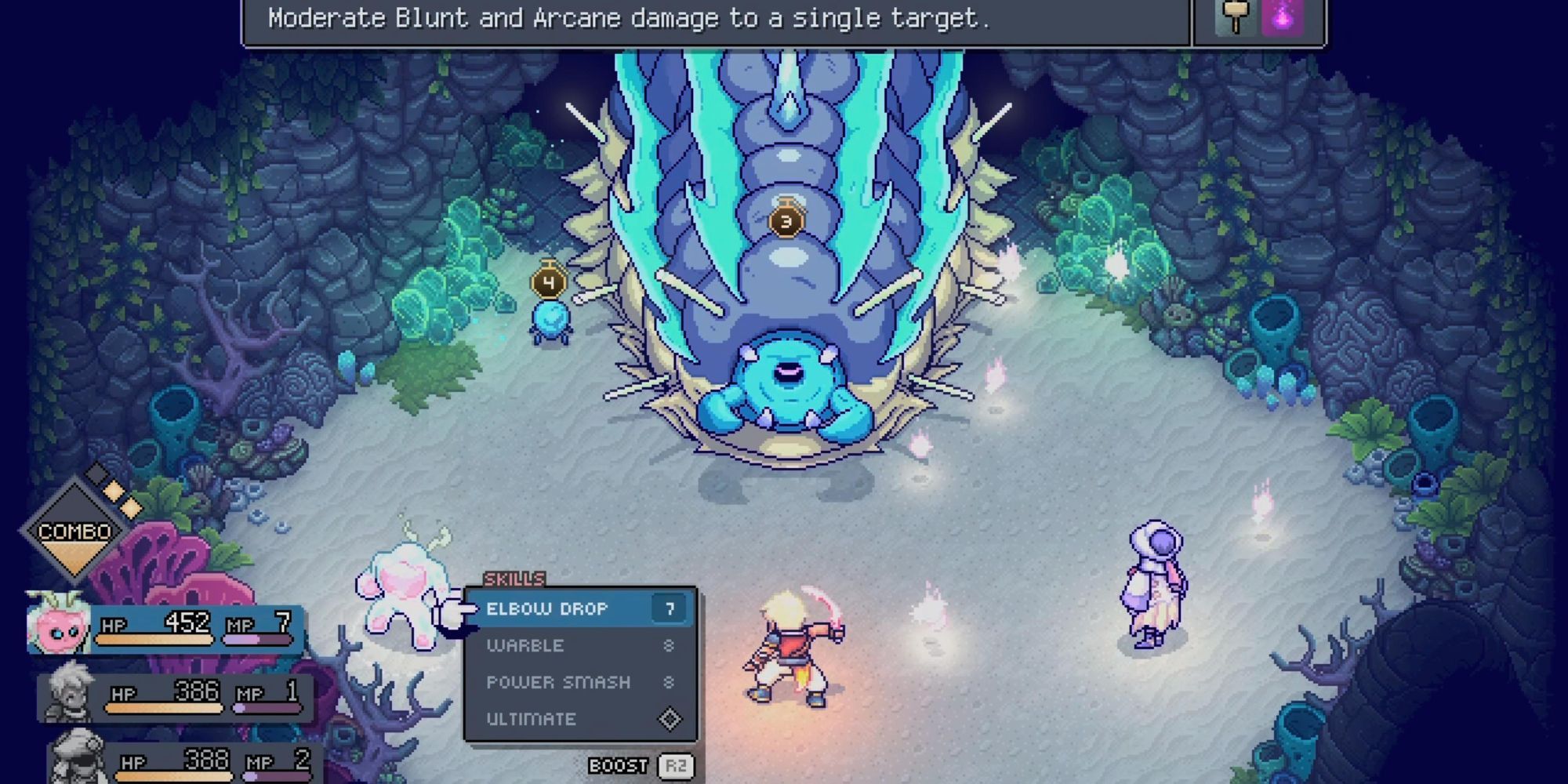
Task: Choose the Warble skill
Action: (x=525, y=645)
